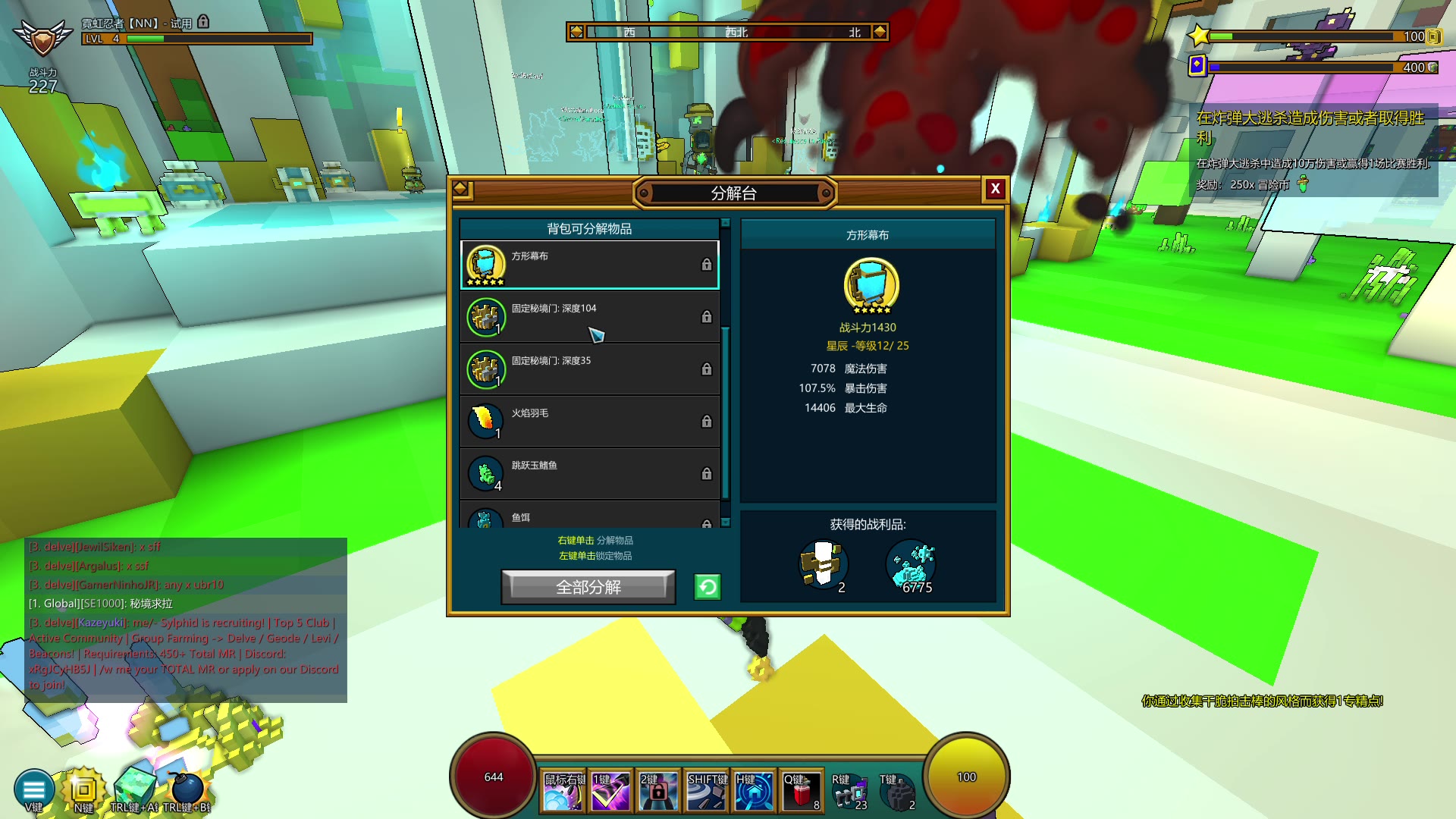This screenshot has height=819, width=1456.
Task: Activate the H键 home ability icon
Action: coord(754,791)
